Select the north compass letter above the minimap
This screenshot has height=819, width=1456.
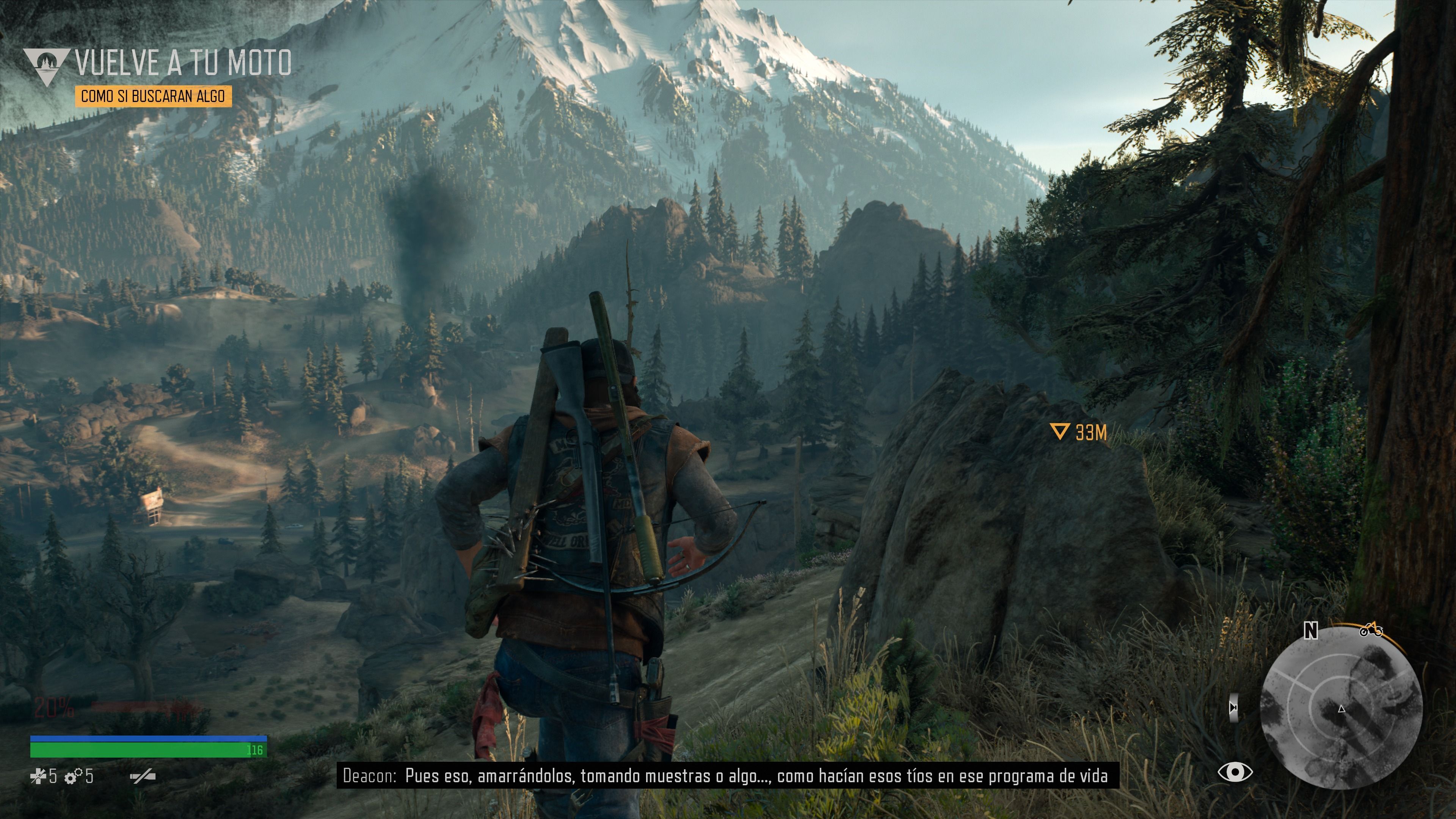(x=1311, y=630)
